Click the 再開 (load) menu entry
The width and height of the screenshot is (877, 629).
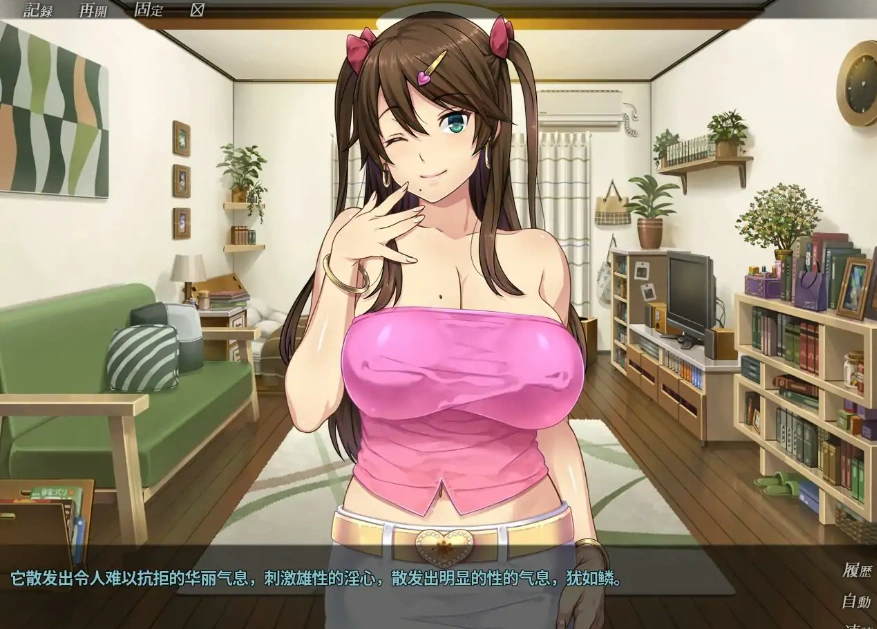[x=93, y=10]
